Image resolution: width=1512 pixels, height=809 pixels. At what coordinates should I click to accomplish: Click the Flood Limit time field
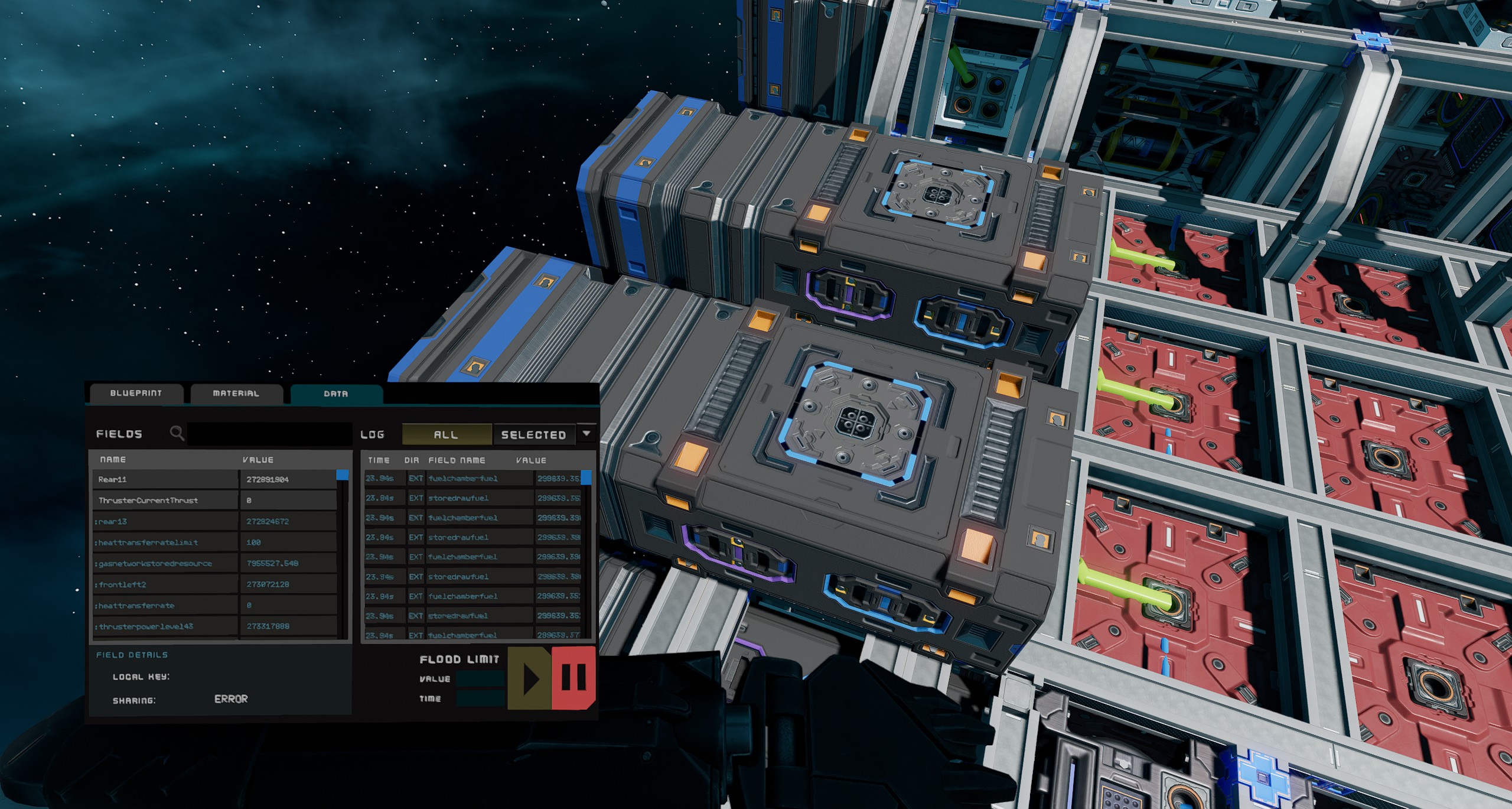pos(481,698)
